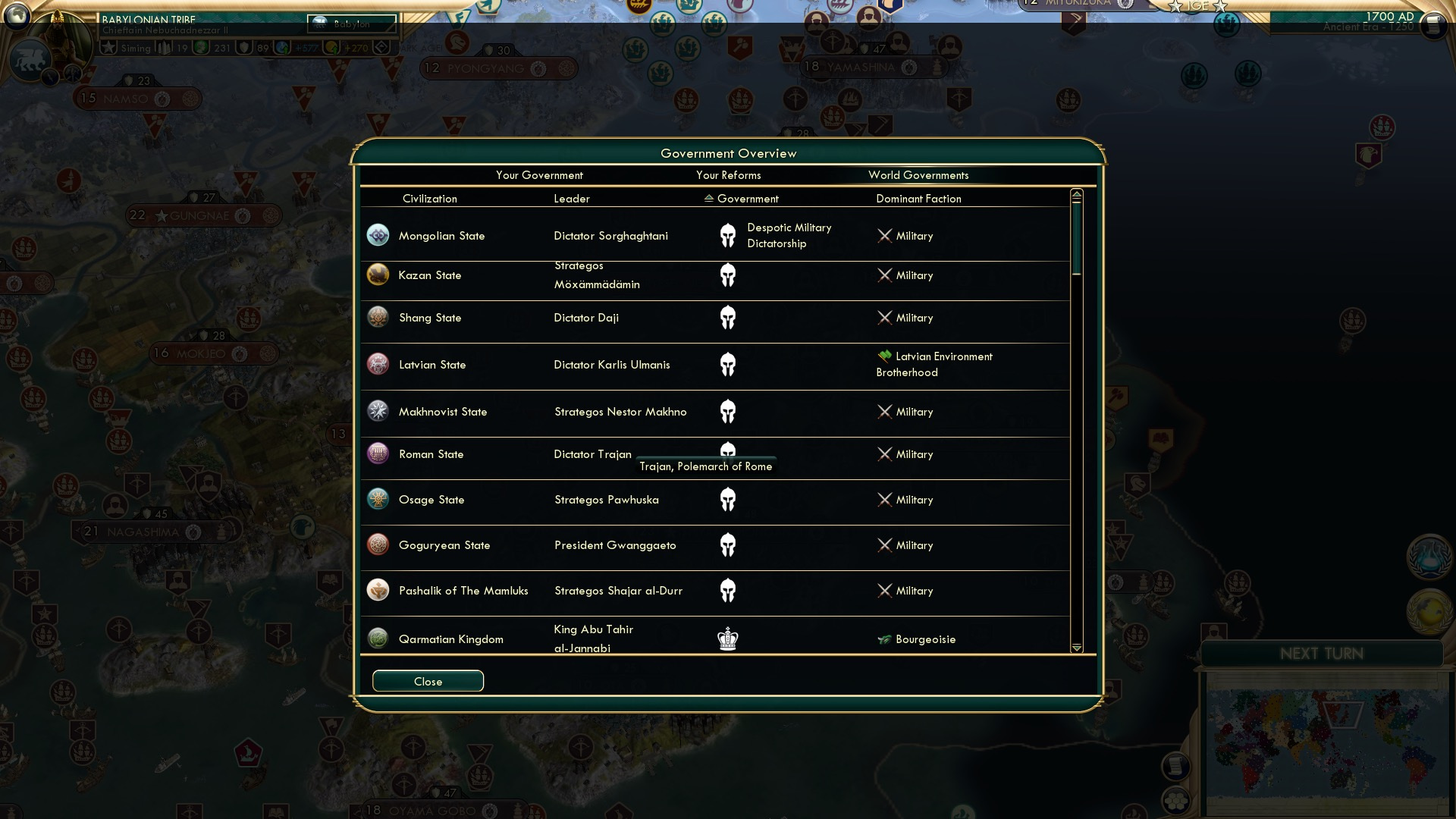Viewport: 1456px width, 819px height.
Task: Select the skull government icon in Goguryean row
Action: (x=728, y=544)
